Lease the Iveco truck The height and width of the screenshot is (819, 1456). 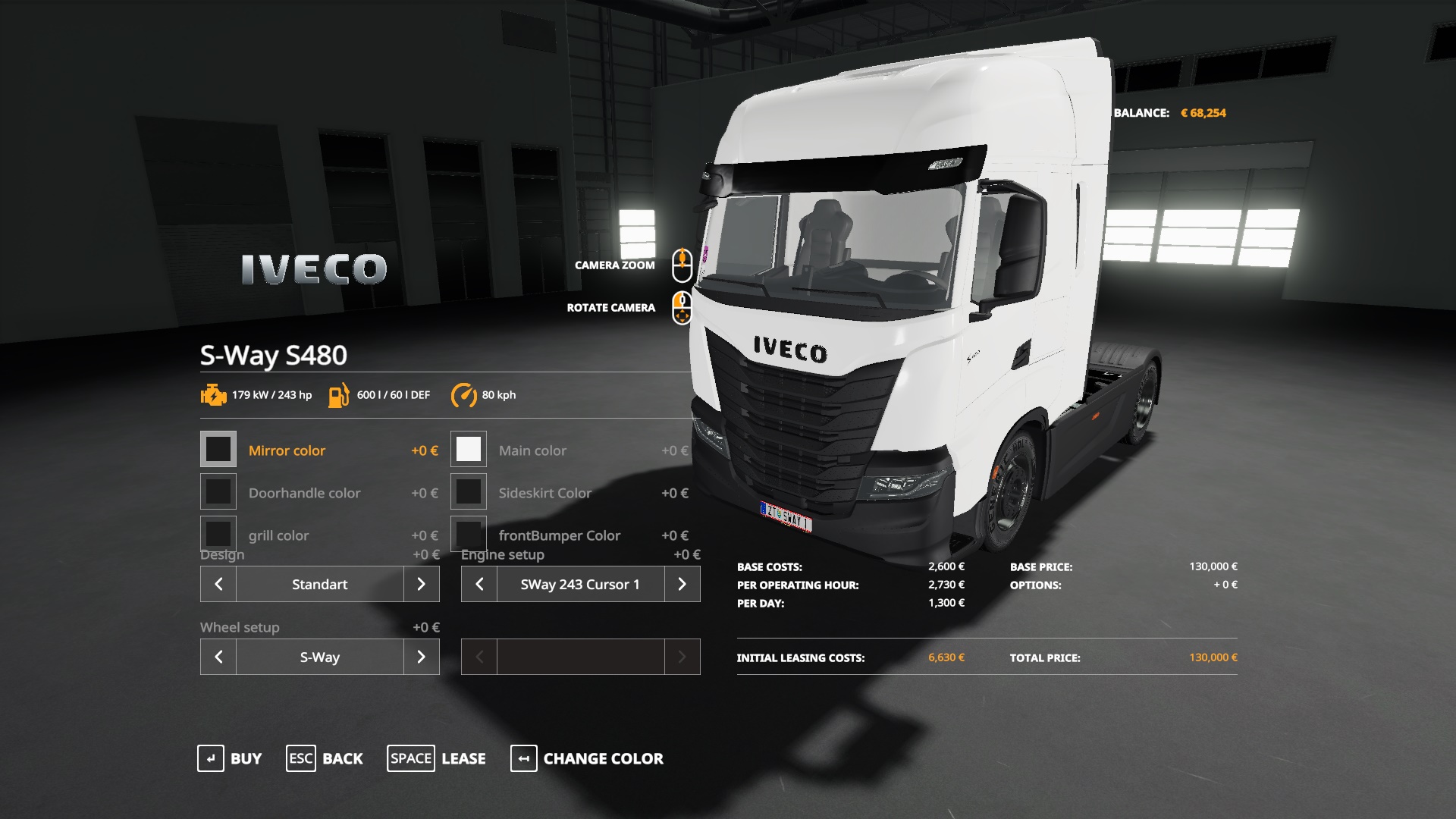pyautogui.click(x=437, y=758)
